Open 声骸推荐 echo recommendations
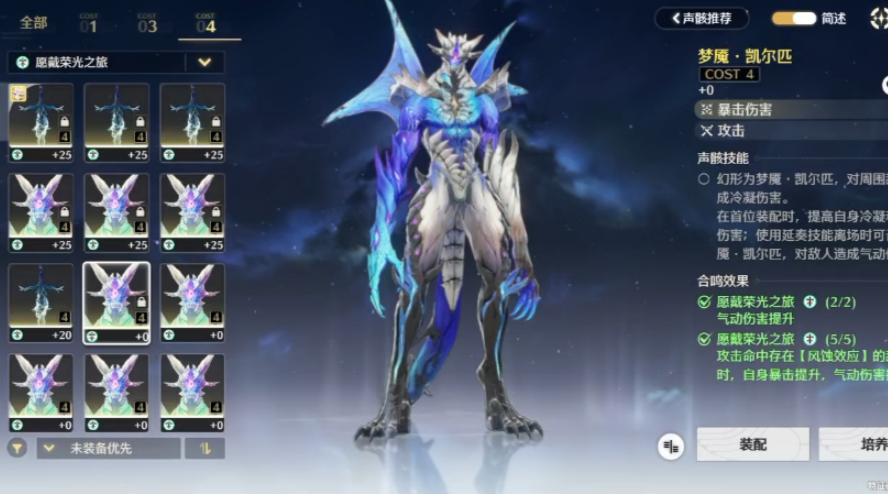 tap(701, 18)
